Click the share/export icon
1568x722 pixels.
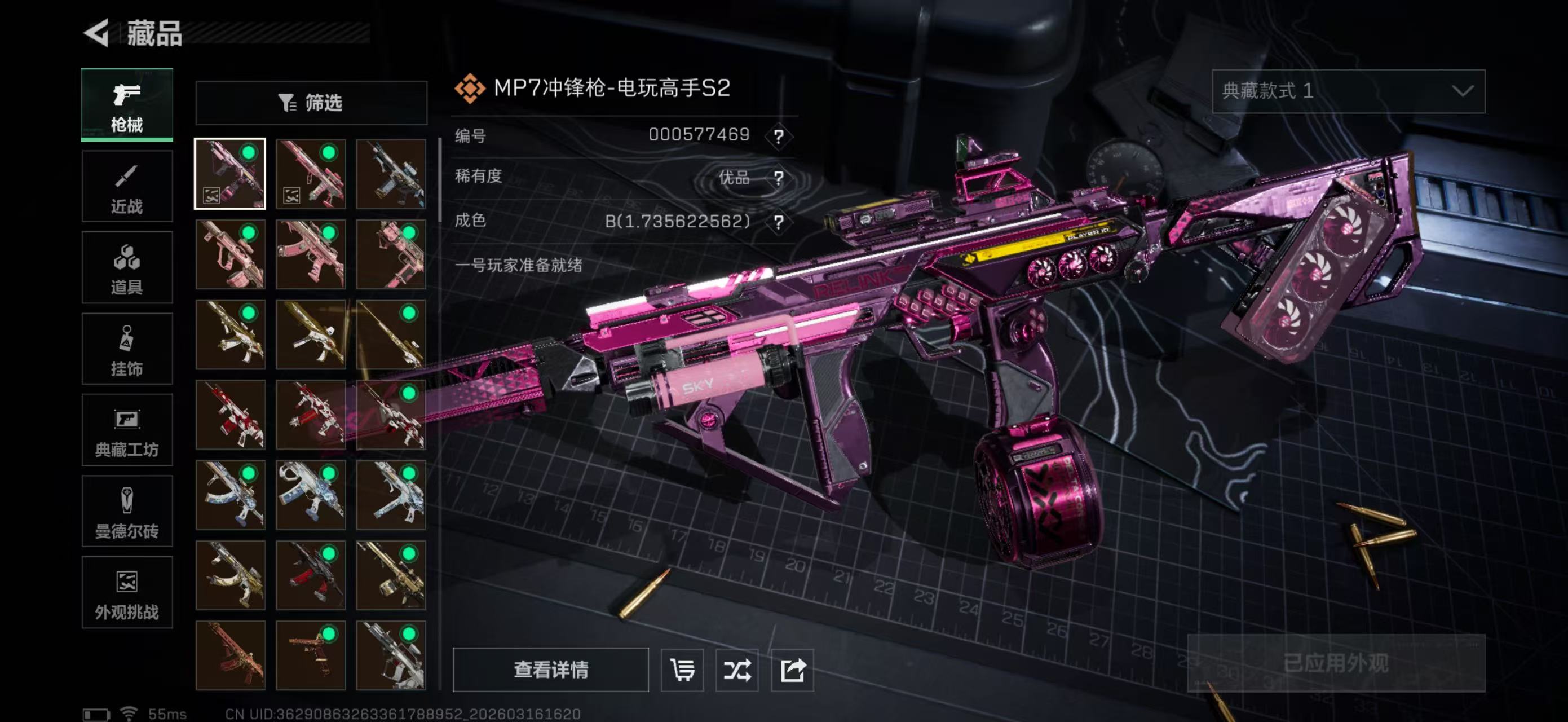coord(792,671)
